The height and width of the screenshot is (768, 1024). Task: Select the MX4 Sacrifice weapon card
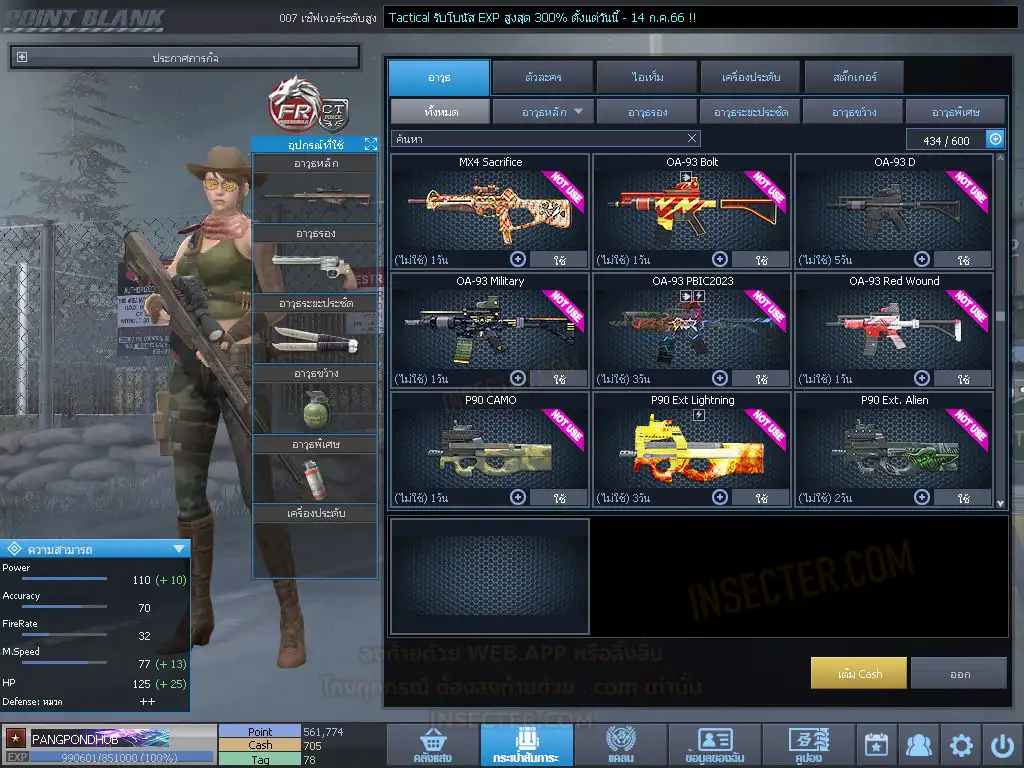[490, 205]
